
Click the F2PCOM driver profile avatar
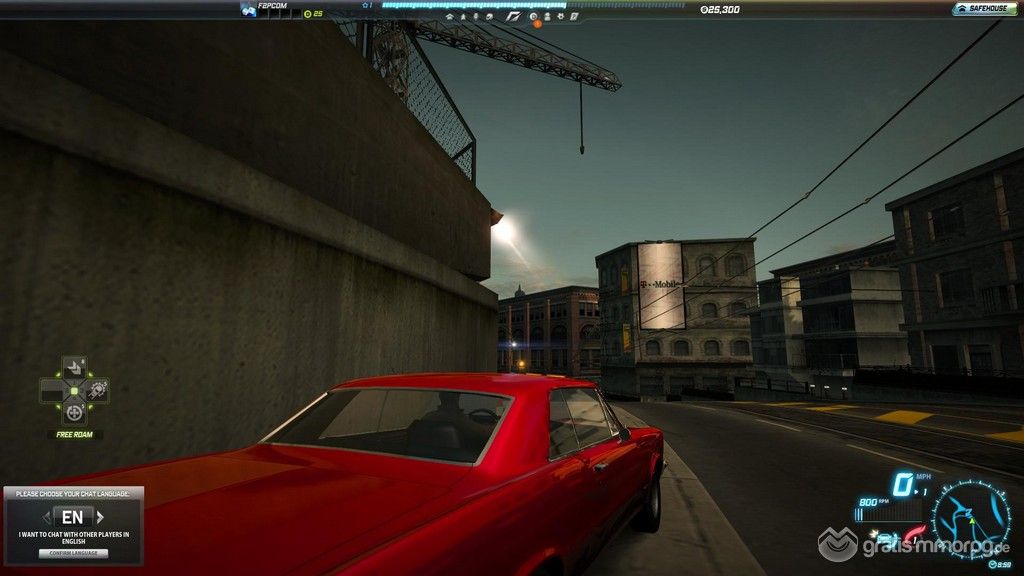pos(248,10)
